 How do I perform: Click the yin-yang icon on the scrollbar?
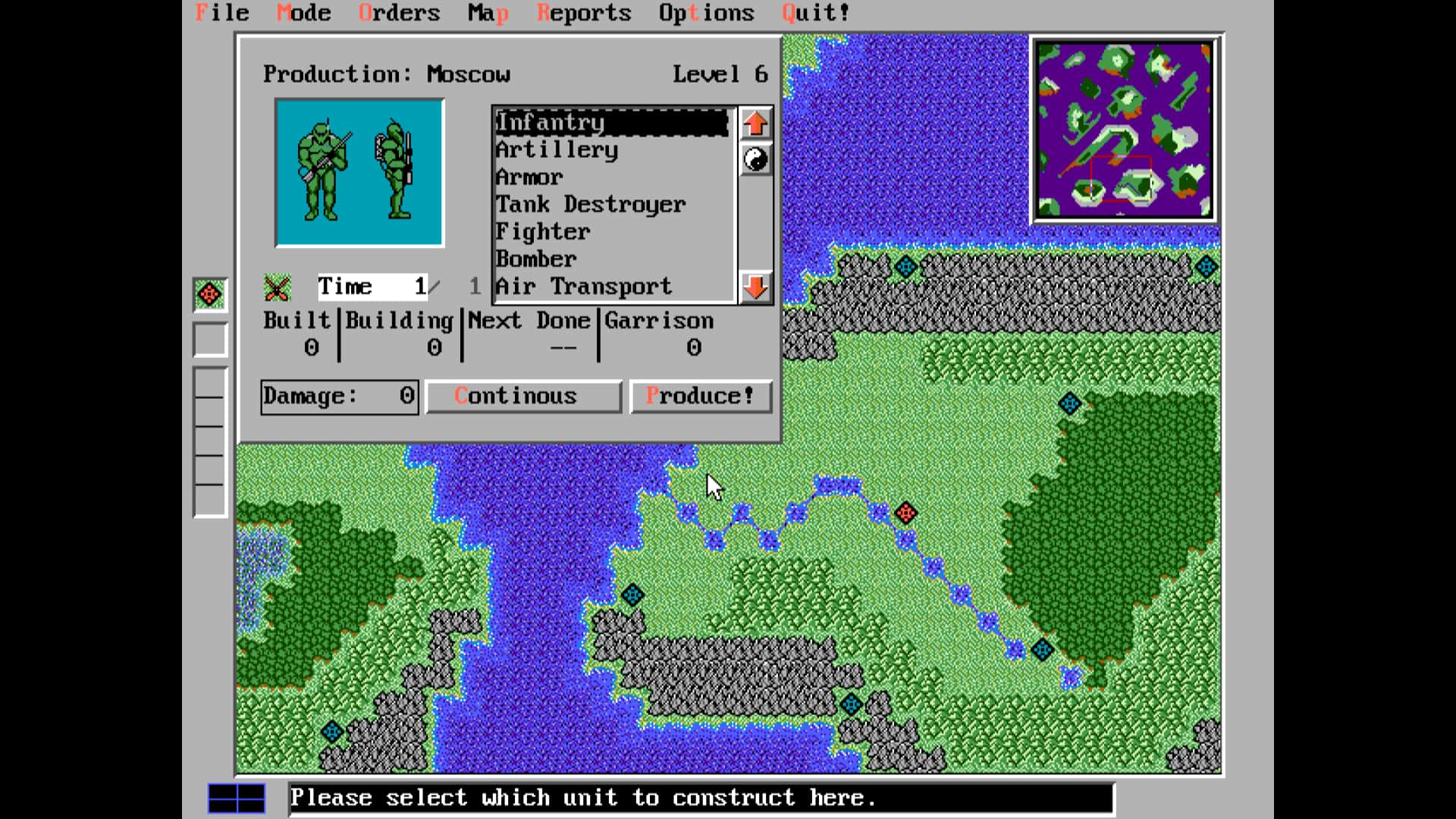coord(754,159)
